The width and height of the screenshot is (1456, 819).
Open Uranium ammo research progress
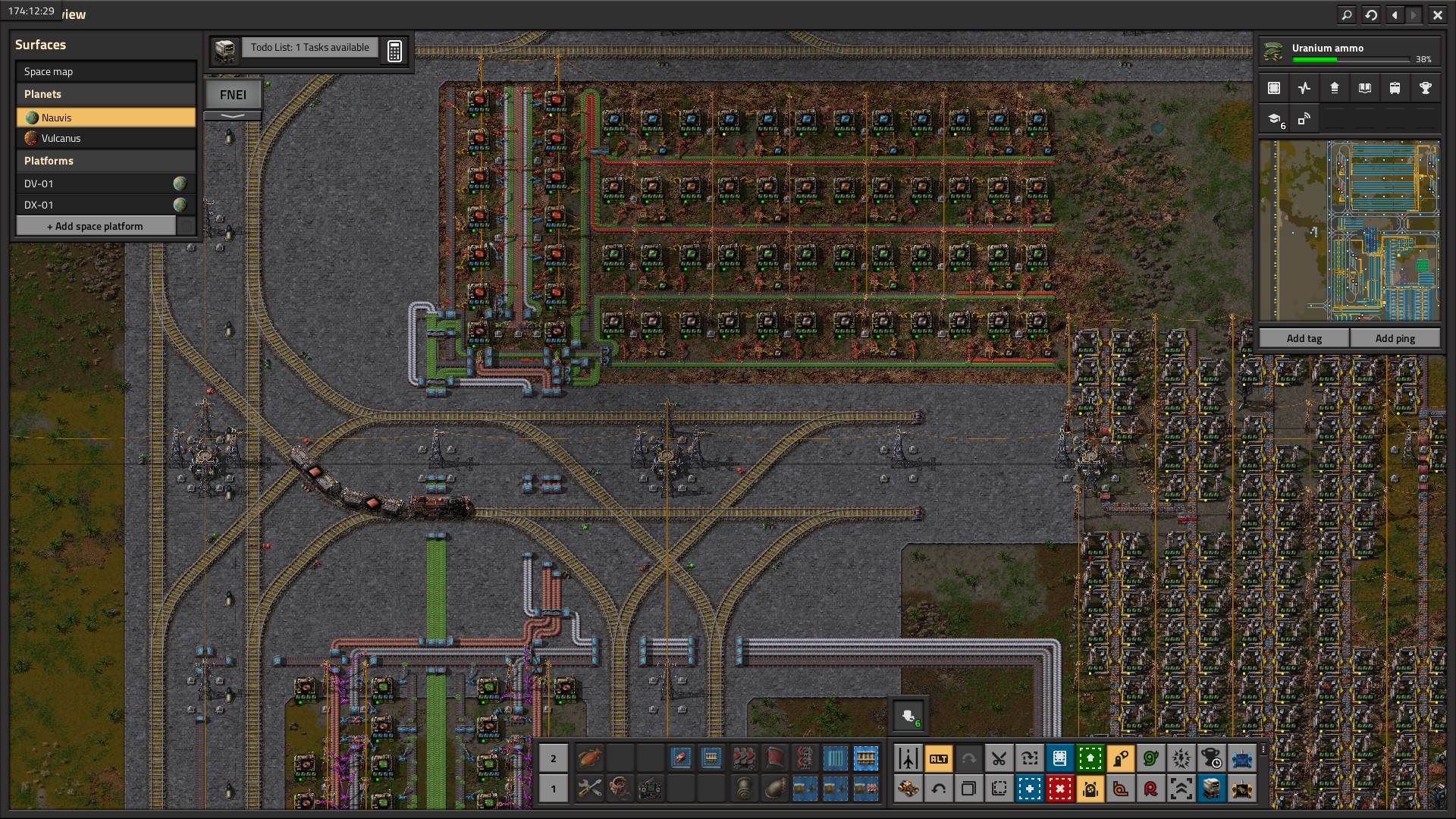coord(1348,52)
